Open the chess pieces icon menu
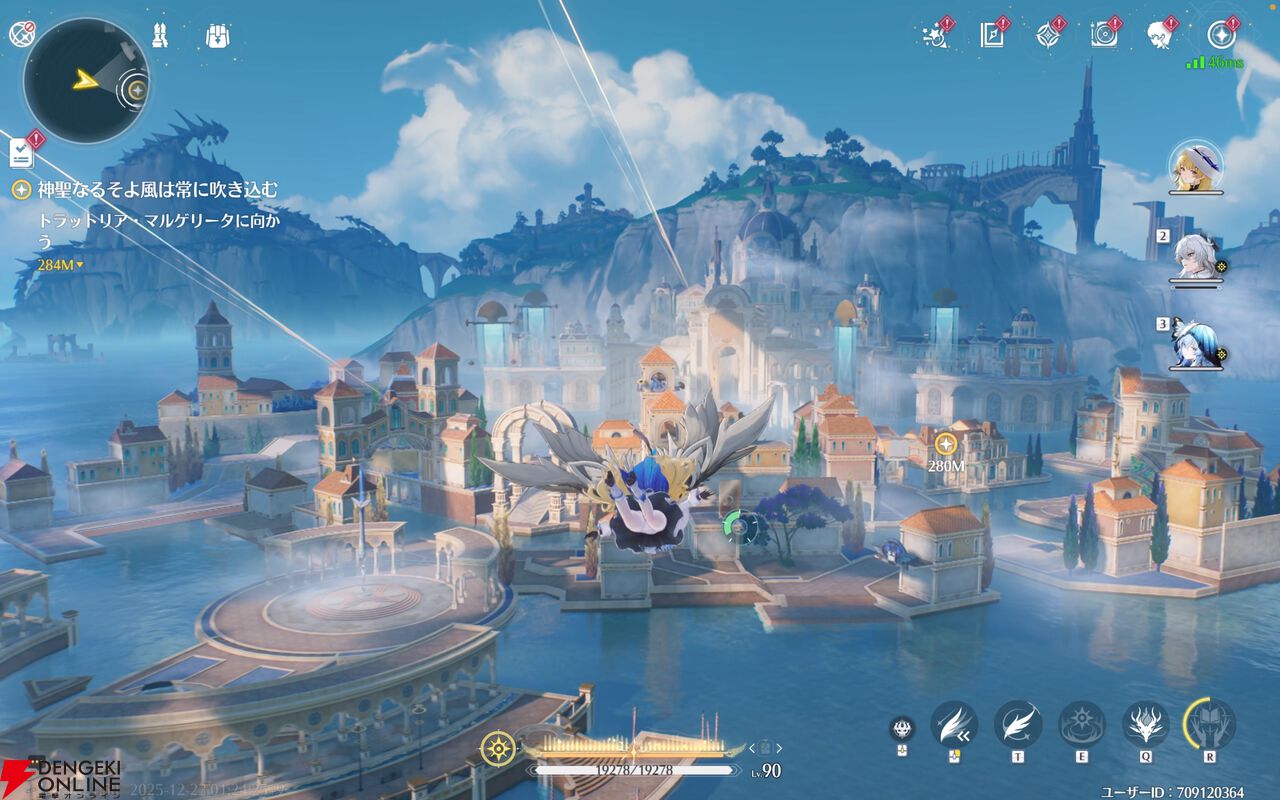 coord(160,36)
